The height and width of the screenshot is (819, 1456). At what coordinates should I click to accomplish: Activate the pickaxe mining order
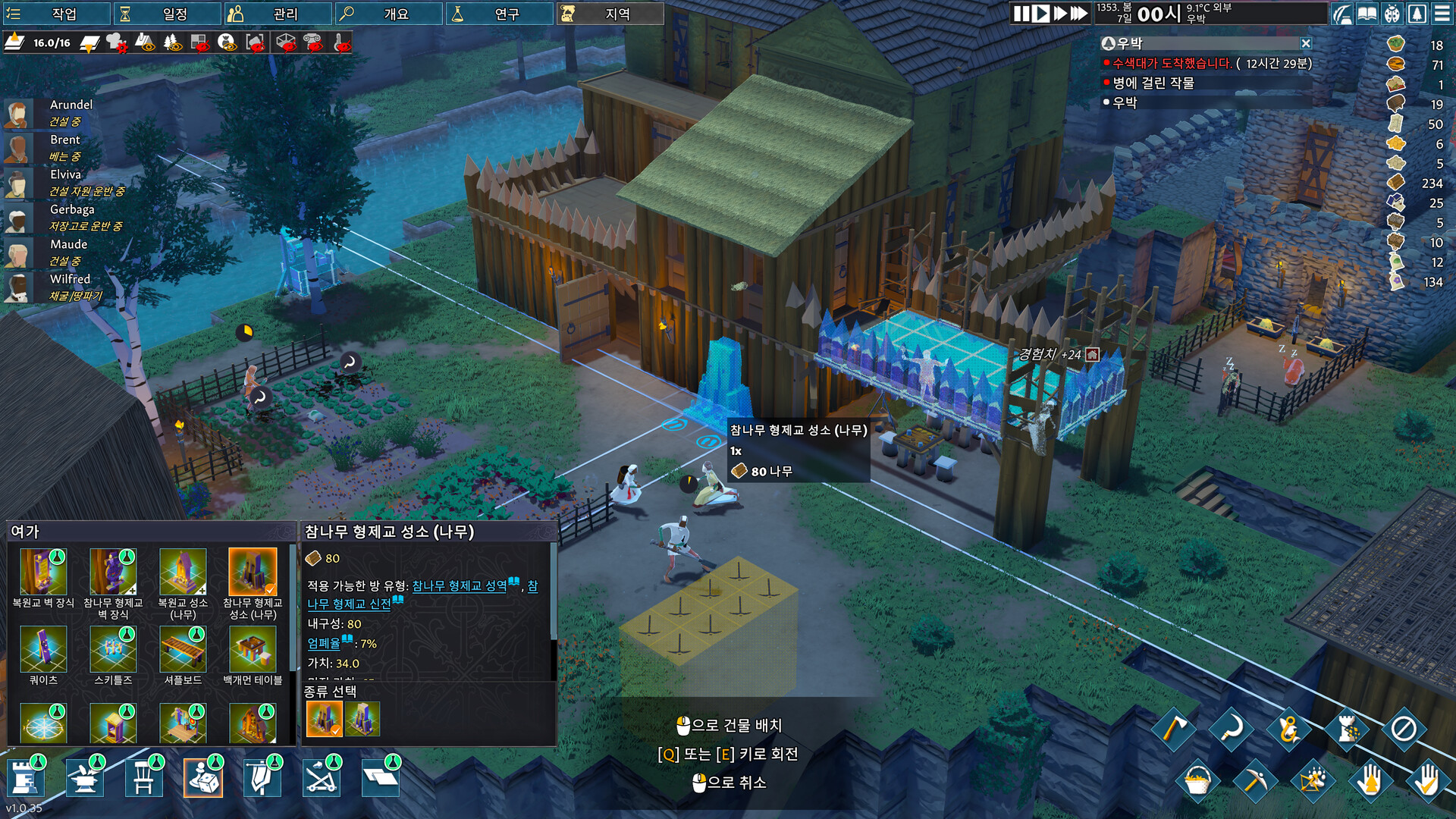pos(1254,780)
